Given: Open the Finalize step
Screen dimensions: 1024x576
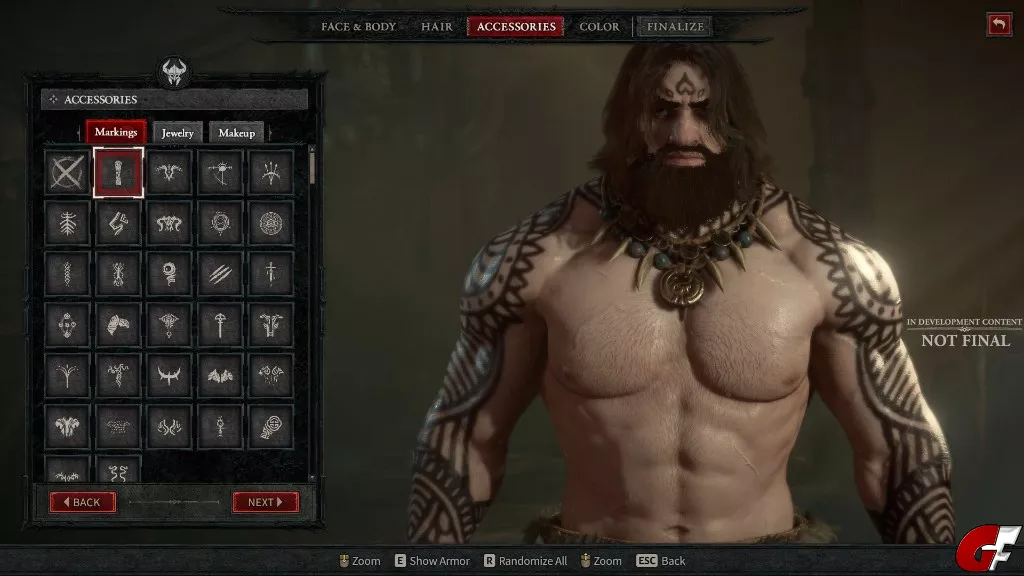Looking at the screenshot, I should (x=675, y=27).
